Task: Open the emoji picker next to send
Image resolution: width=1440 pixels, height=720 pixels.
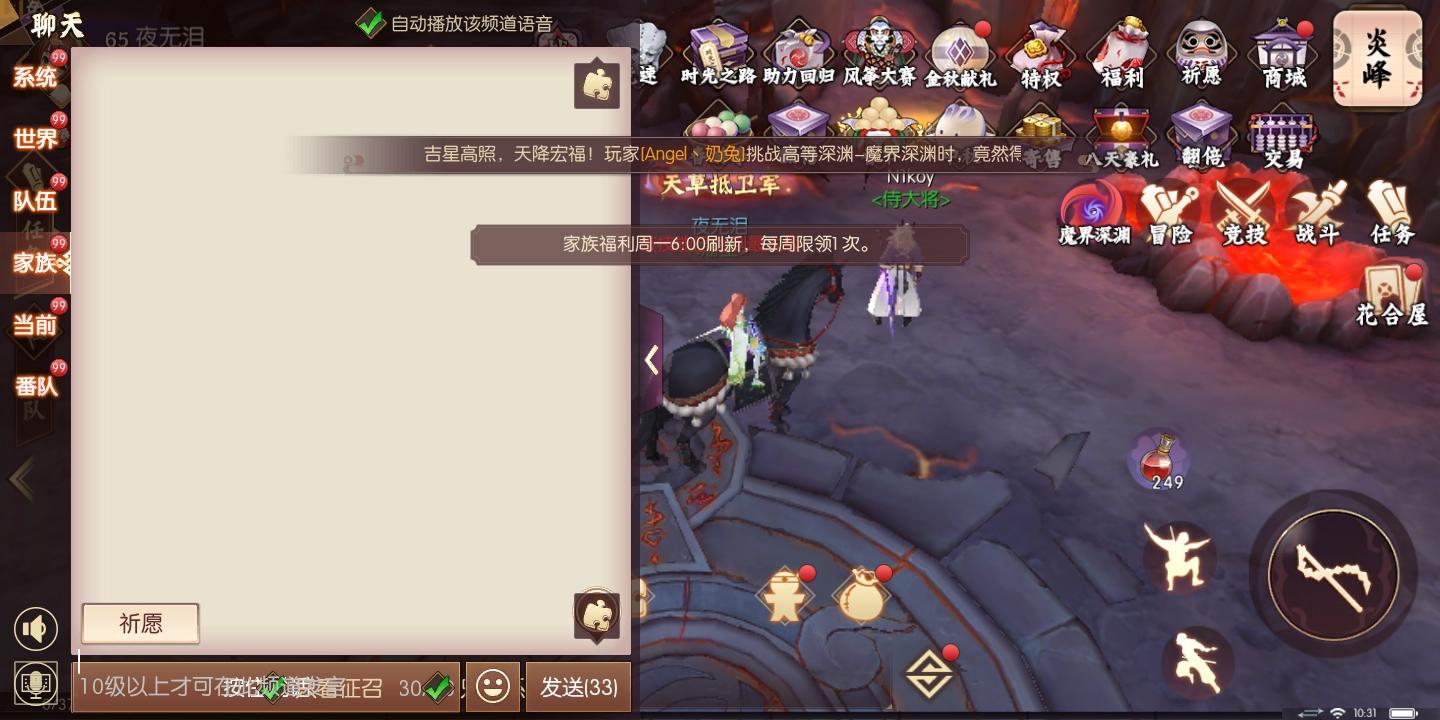Action: click(x=492, y=687)
